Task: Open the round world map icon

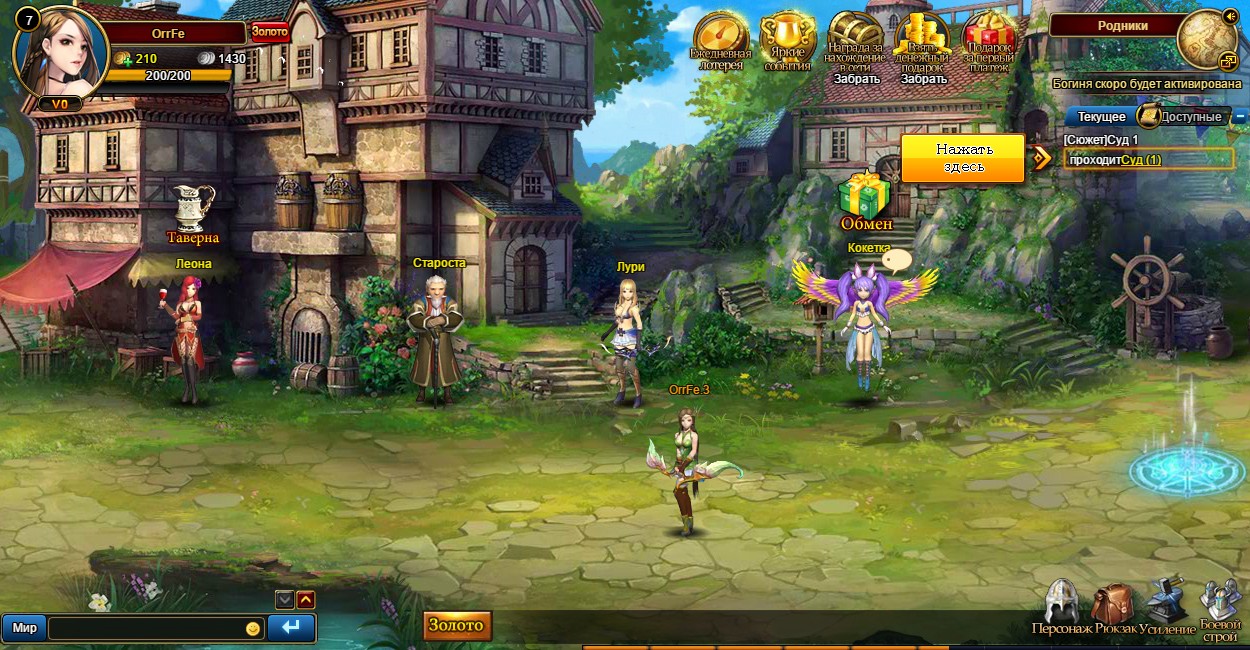Action: click(x=1205, y=40)
